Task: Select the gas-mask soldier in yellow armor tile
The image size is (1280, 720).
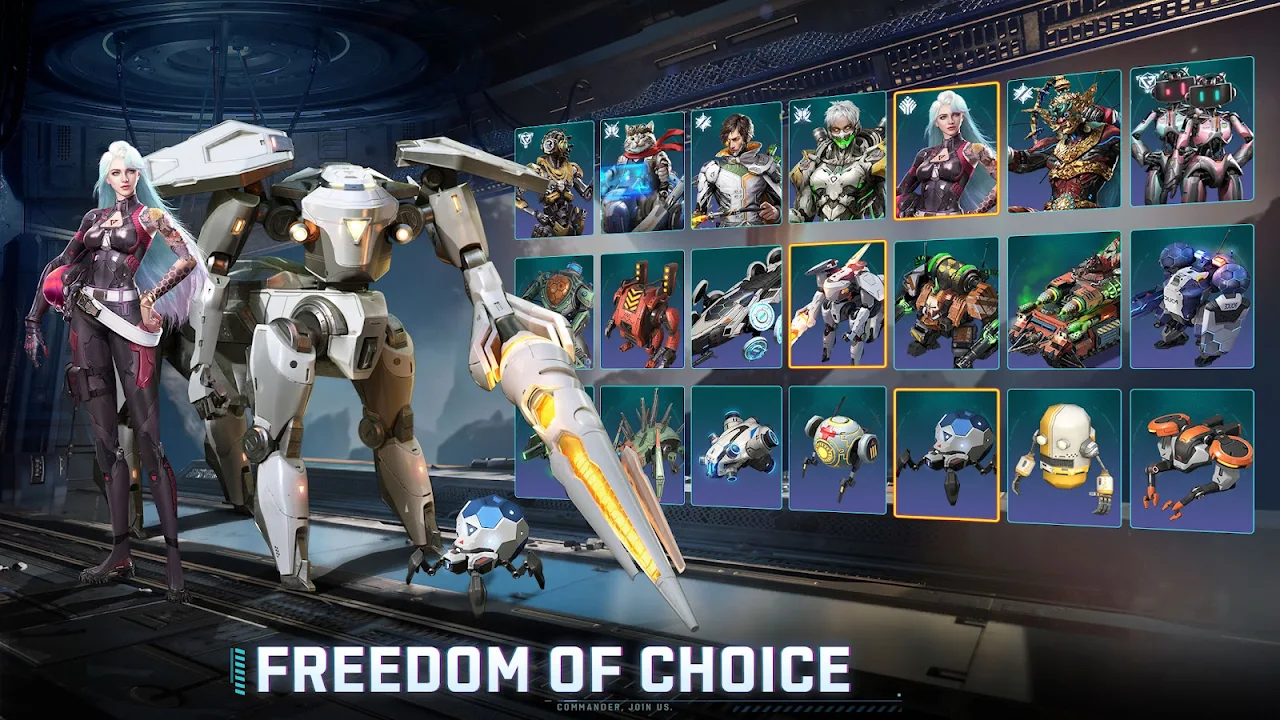Action: [554, 181]
